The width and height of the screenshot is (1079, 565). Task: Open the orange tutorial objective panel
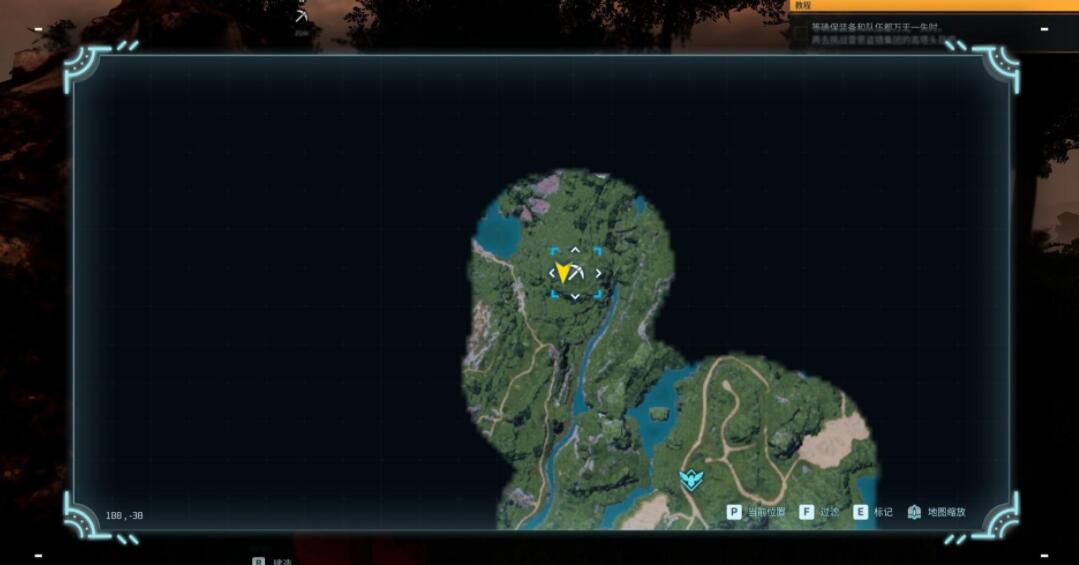tap(933, 6)
